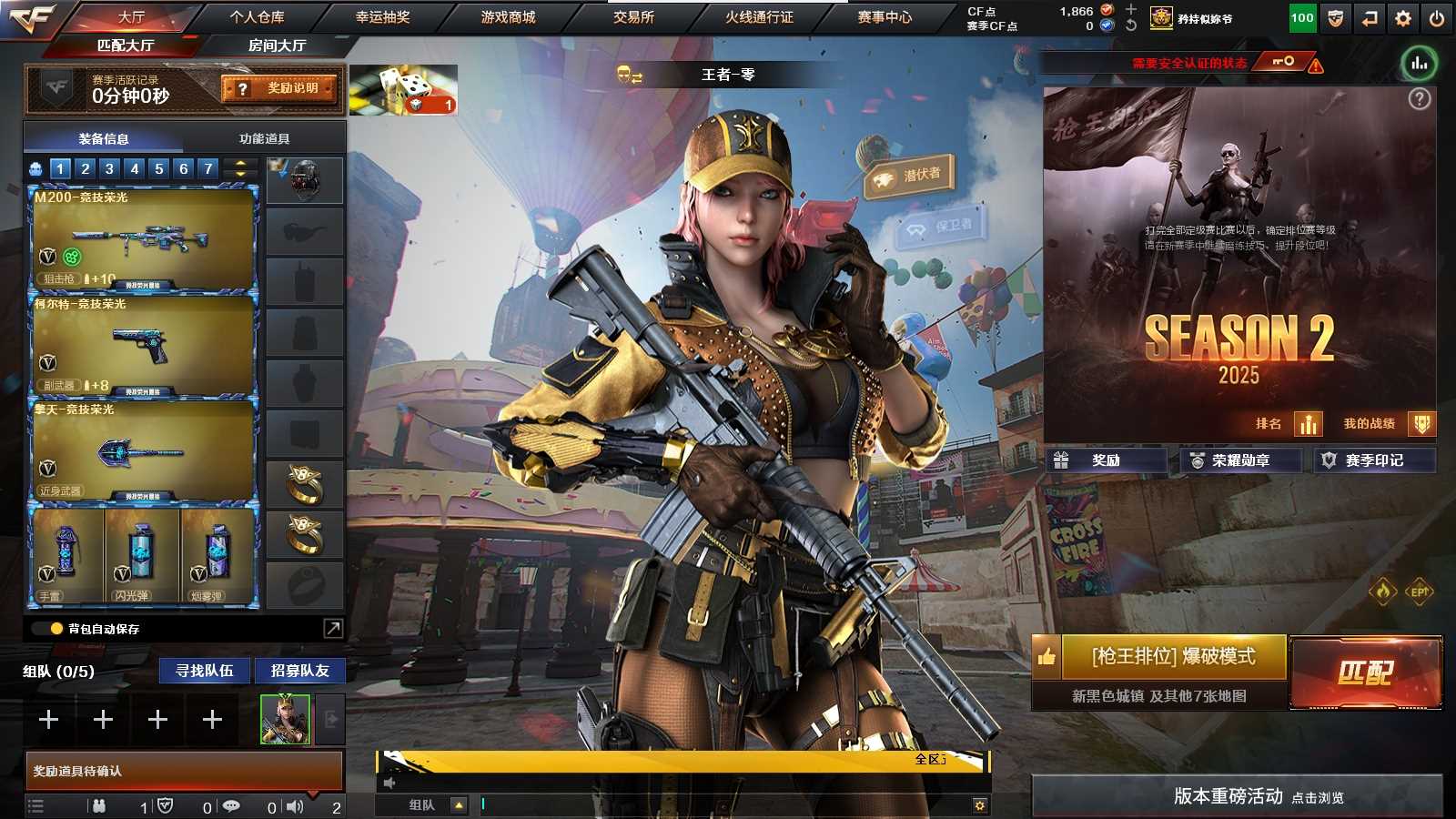Screen dimensions: 1456x819
Task: Go to the 游戏商城 game shop
Action: (508, 16)
